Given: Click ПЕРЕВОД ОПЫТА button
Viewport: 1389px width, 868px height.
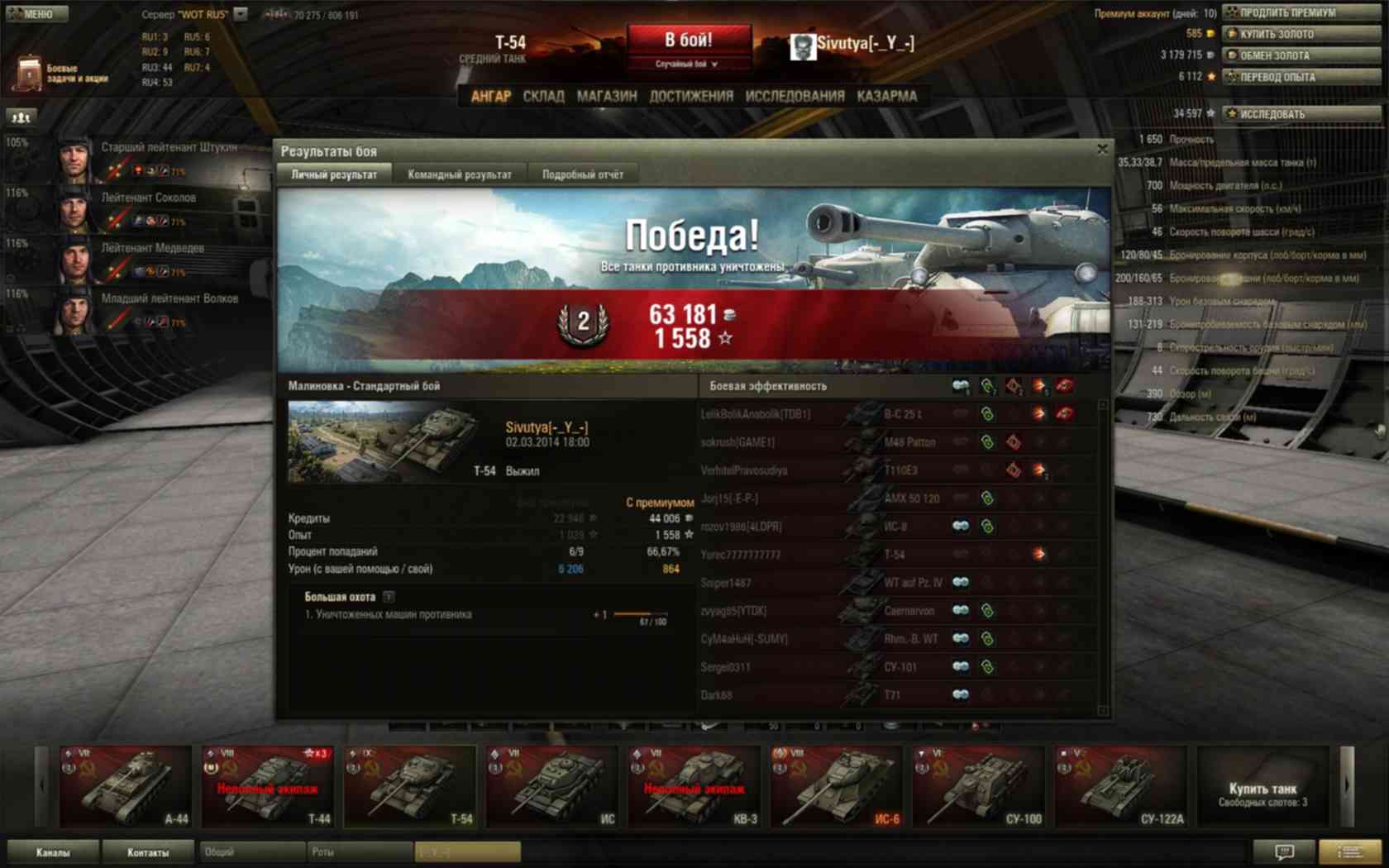Looking at the screenshot, I should tap(1301, 77).
